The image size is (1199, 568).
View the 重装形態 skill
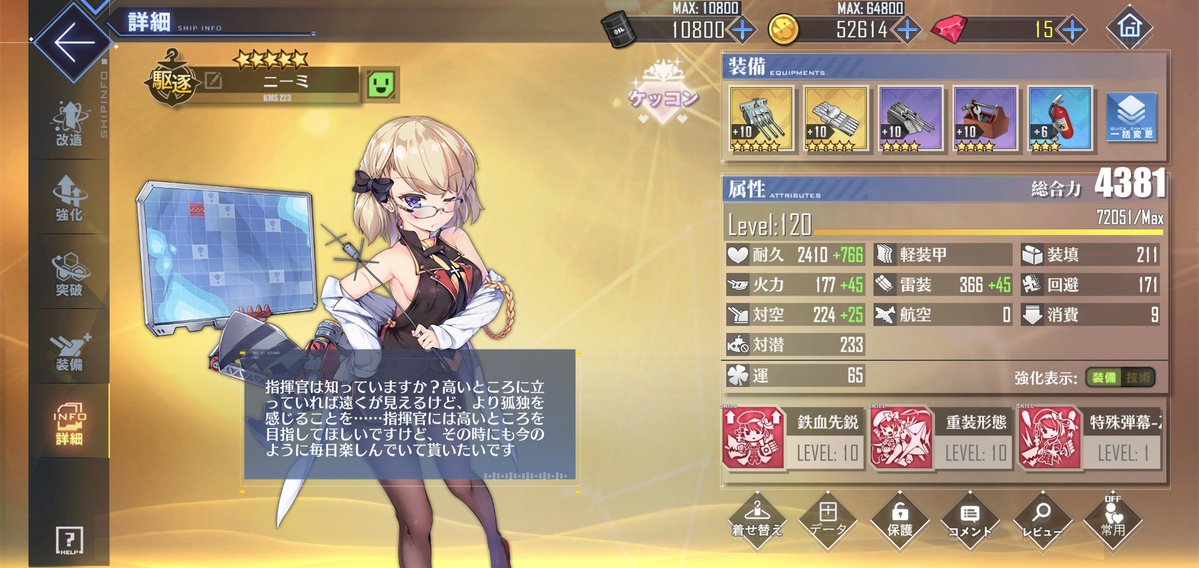tap(940, 437)
